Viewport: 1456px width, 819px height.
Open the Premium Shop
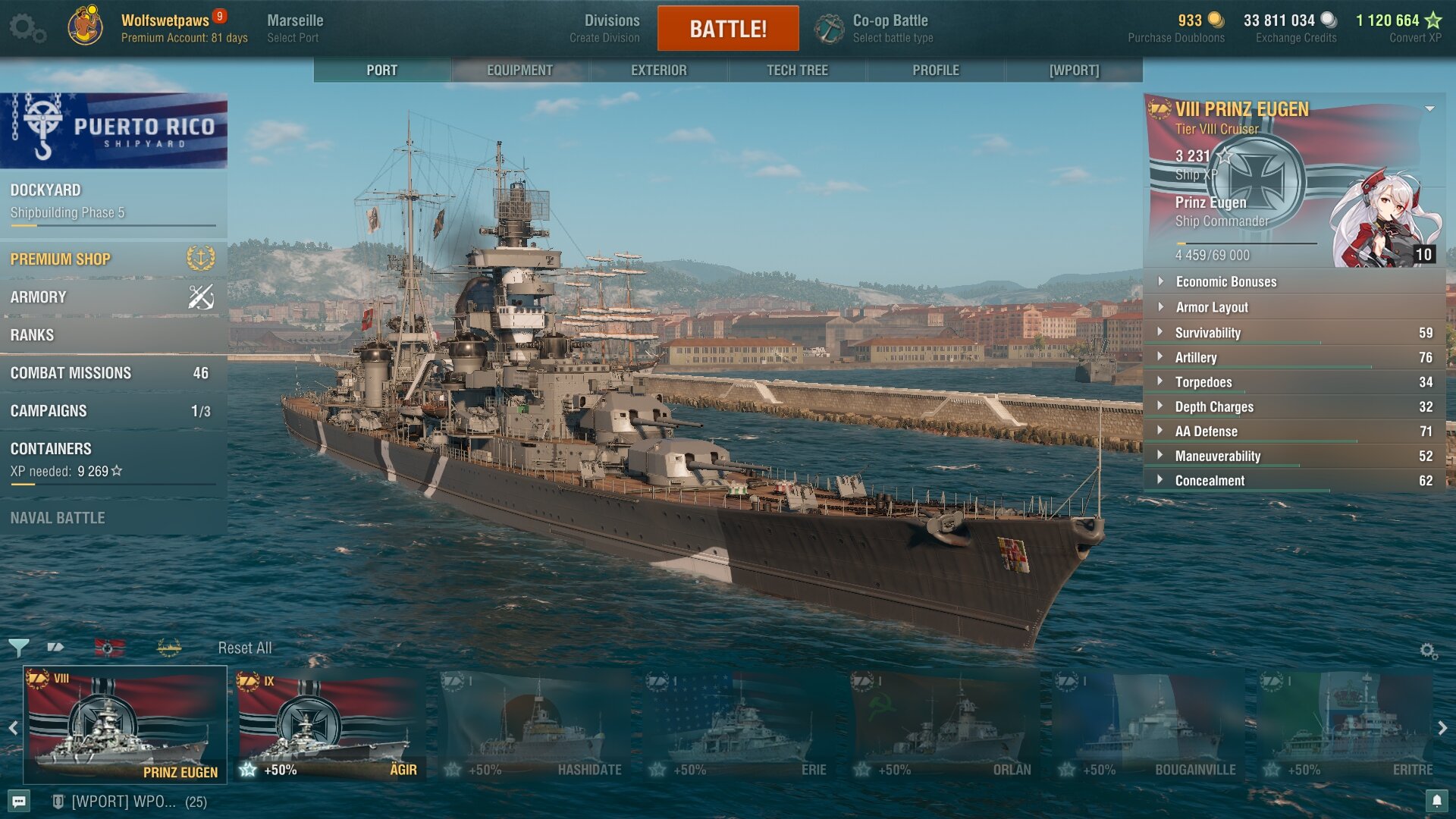click(113, 259)
